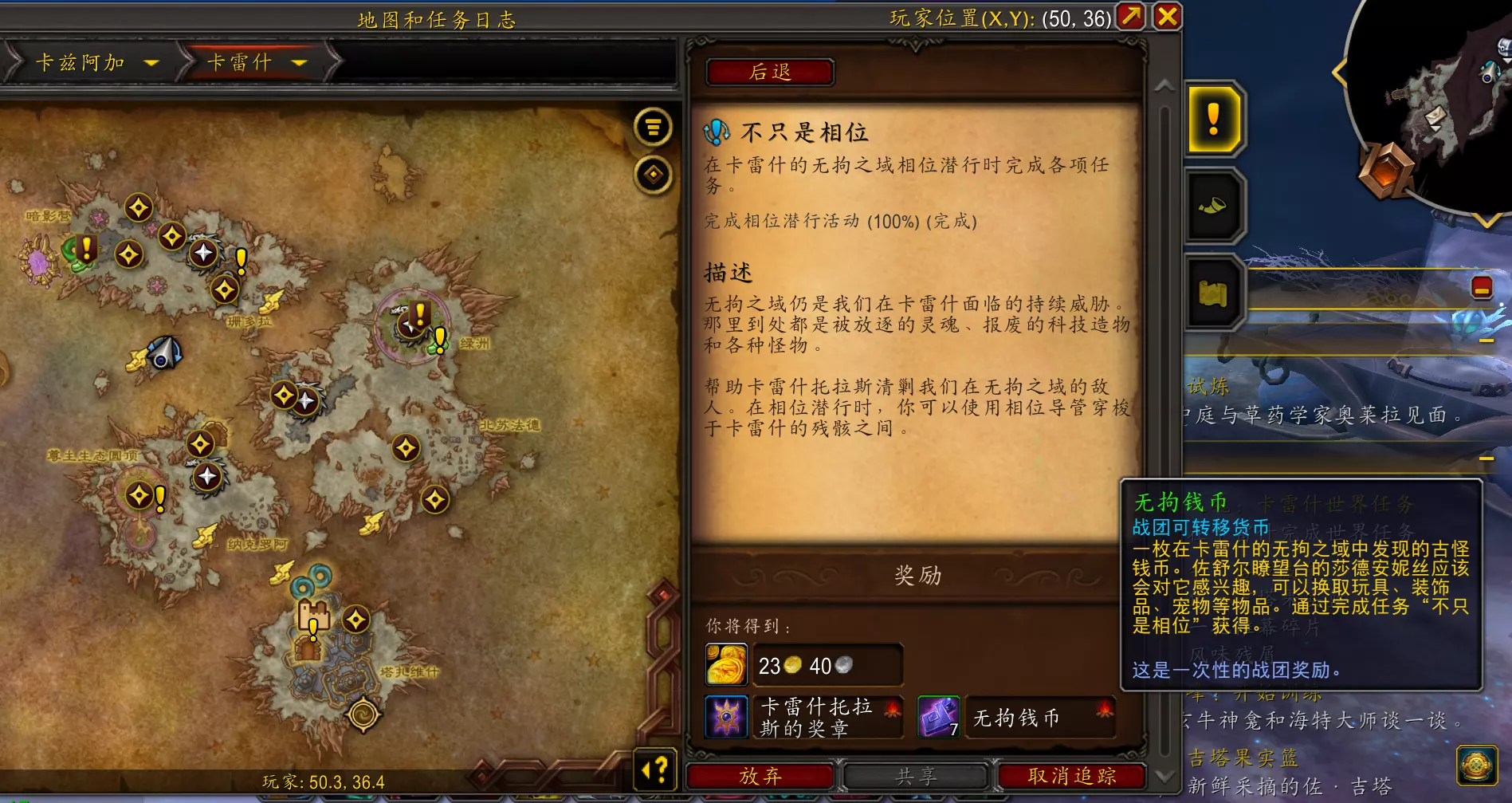Image resolution: width=1512 pixels, height=803 pixels.
Task: Click the player arrow icon beside the coordinates
Action: point(1131,18)
